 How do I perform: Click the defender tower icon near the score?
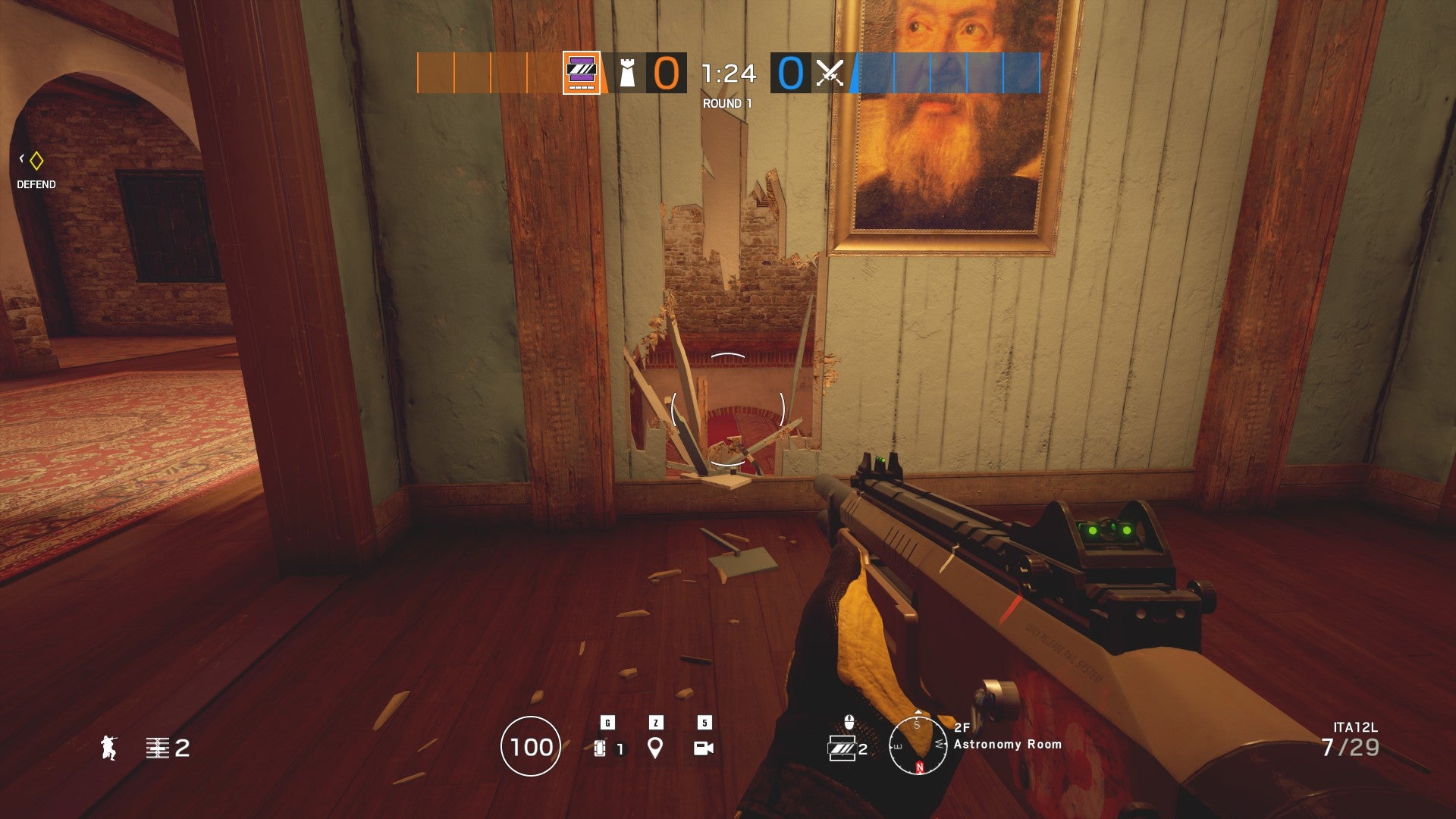[x=626, y=74]
